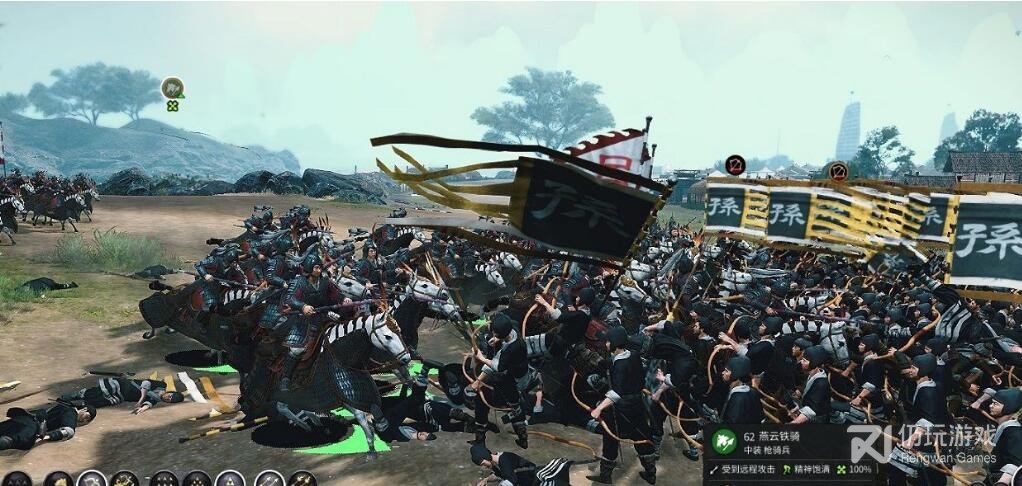The height and width of the screenshot is (486, 1022).
Task: Choose the yellow triangle formation icon
Action: 231,479
